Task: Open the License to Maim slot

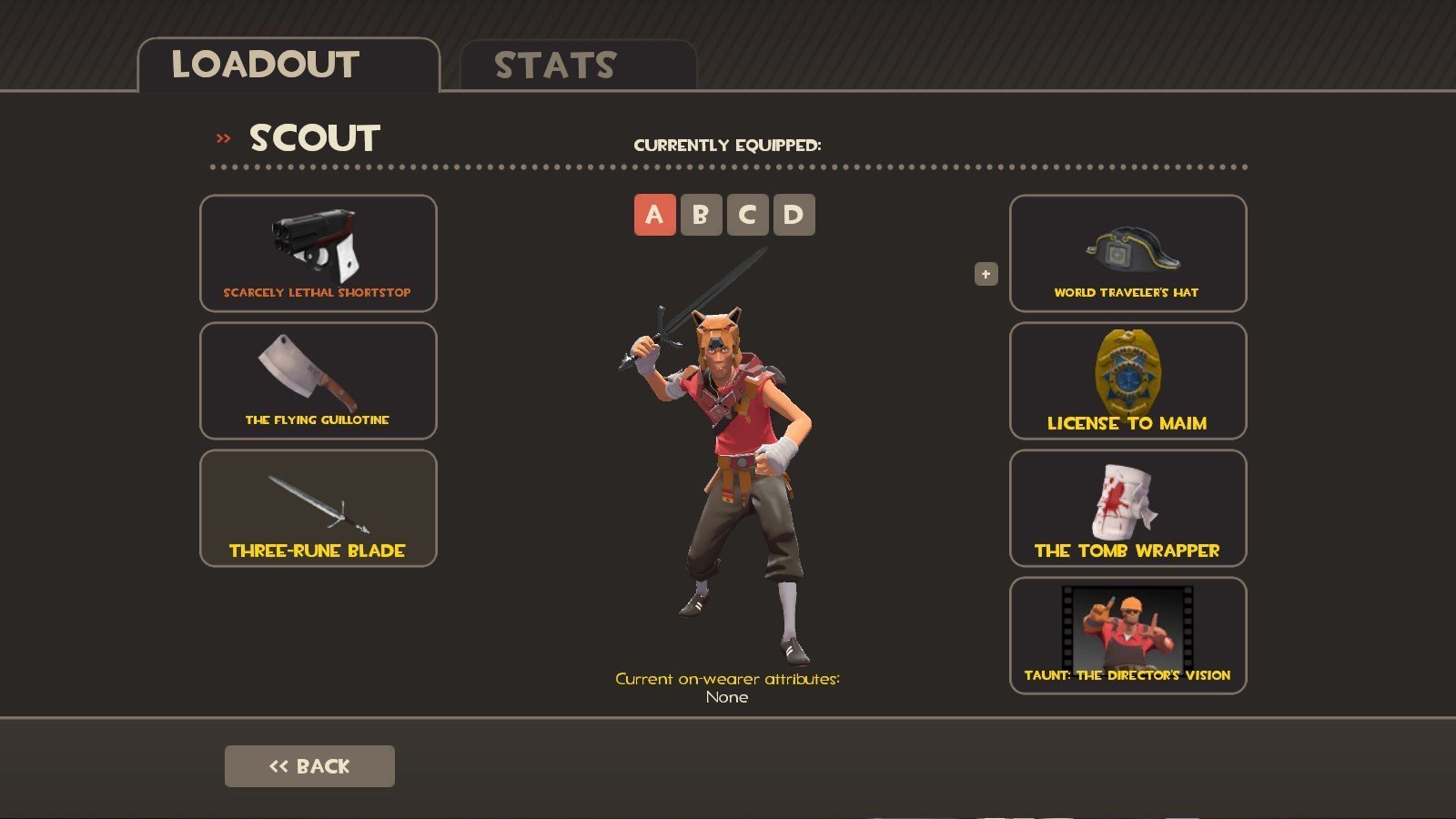Action: pos(1127,380)
